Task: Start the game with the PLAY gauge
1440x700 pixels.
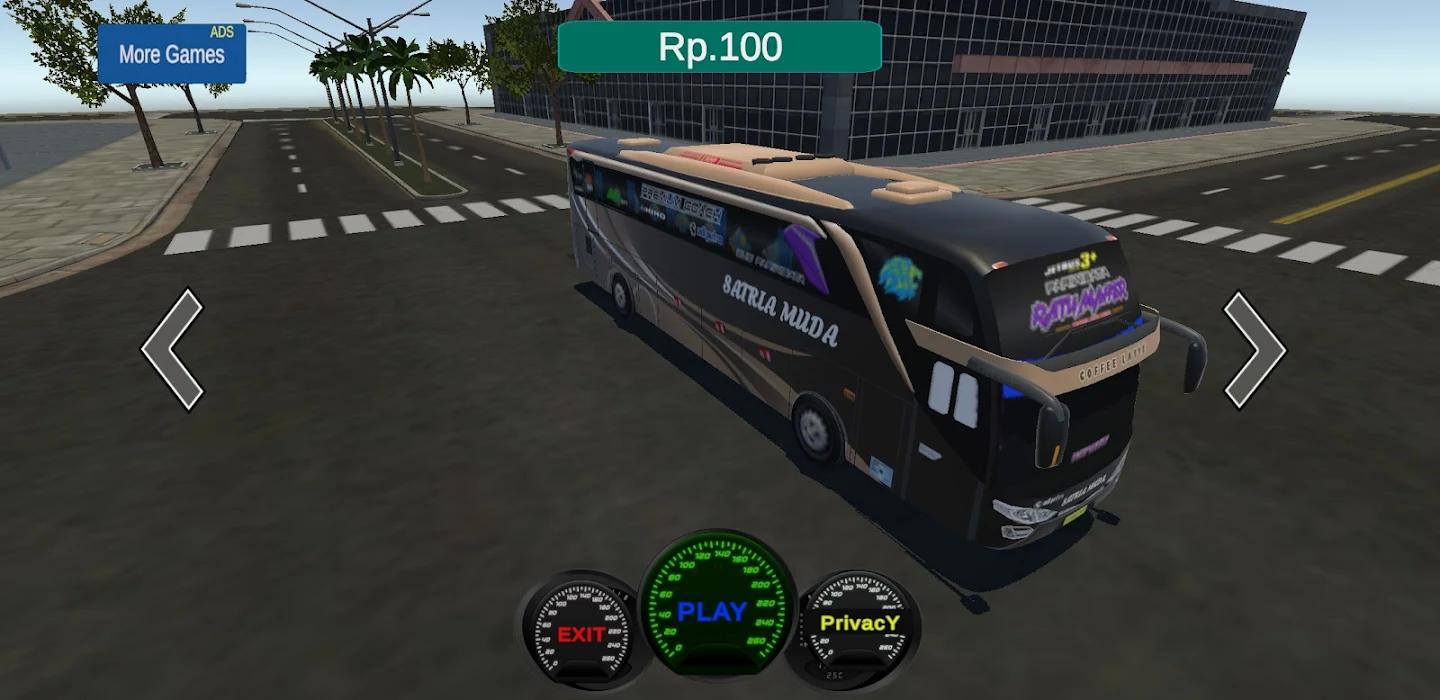Action: [x=715, y=609]
